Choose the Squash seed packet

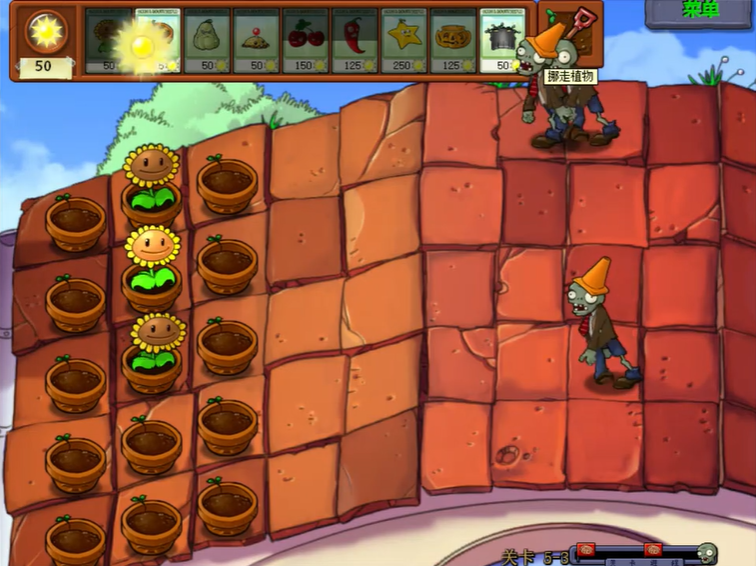click(x=207, y=40)
